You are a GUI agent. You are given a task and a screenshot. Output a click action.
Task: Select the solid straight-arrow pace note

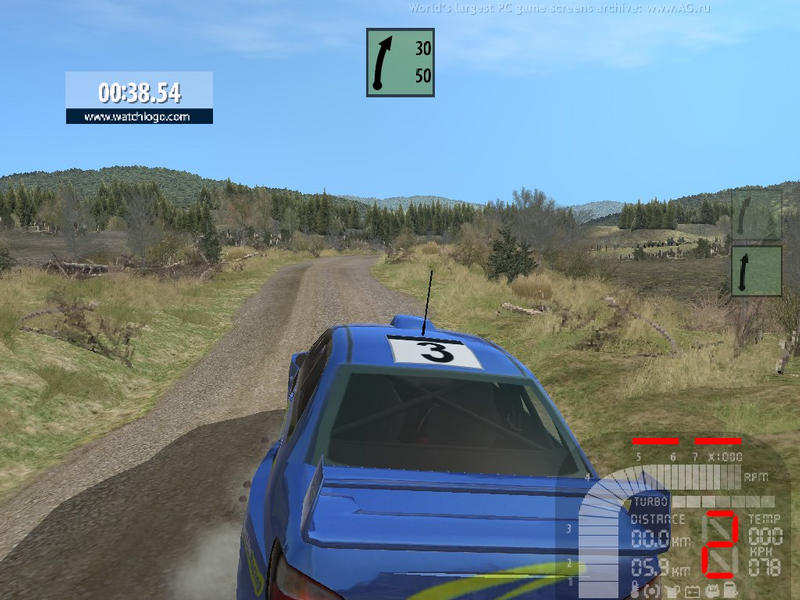click(755, 272)
